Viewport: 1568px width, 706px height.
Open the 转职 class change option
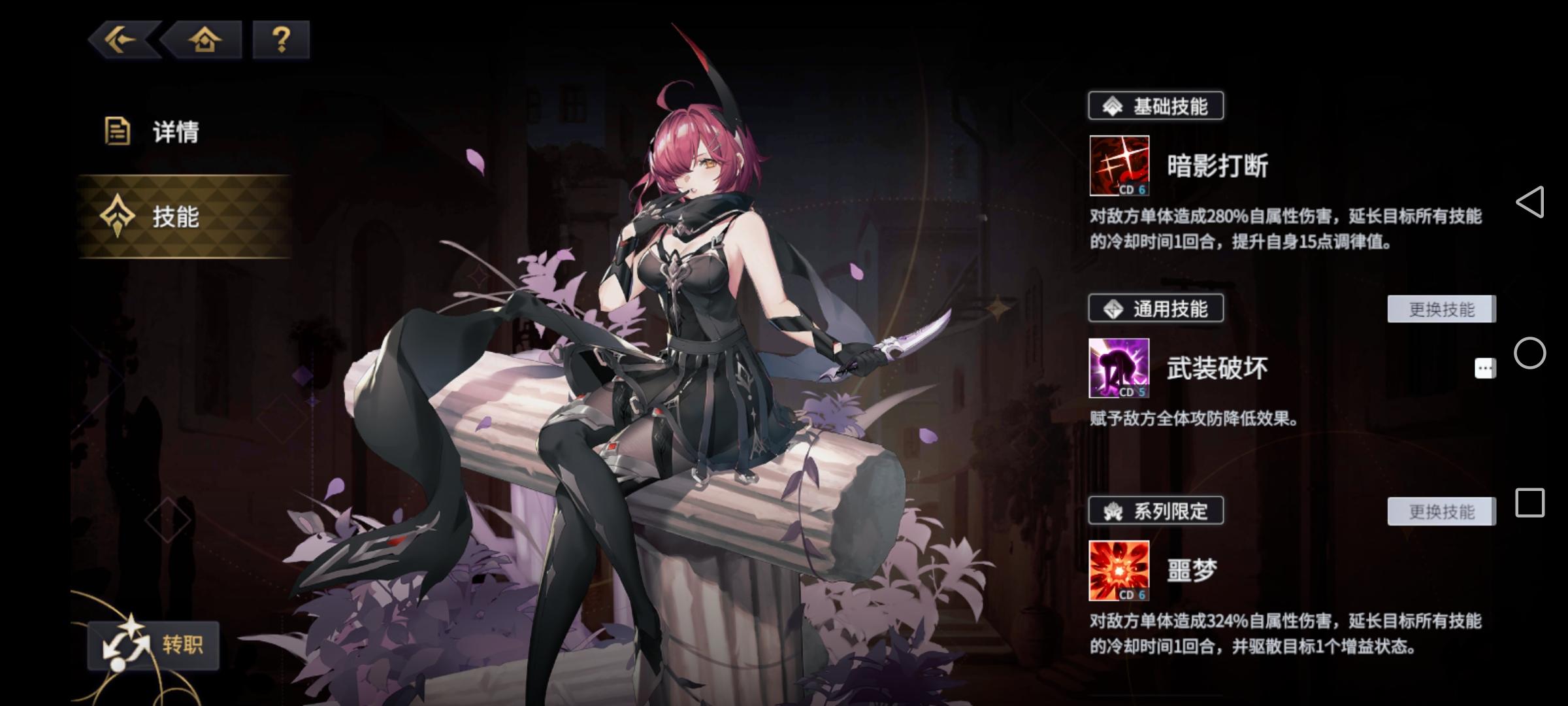(154, 644)
